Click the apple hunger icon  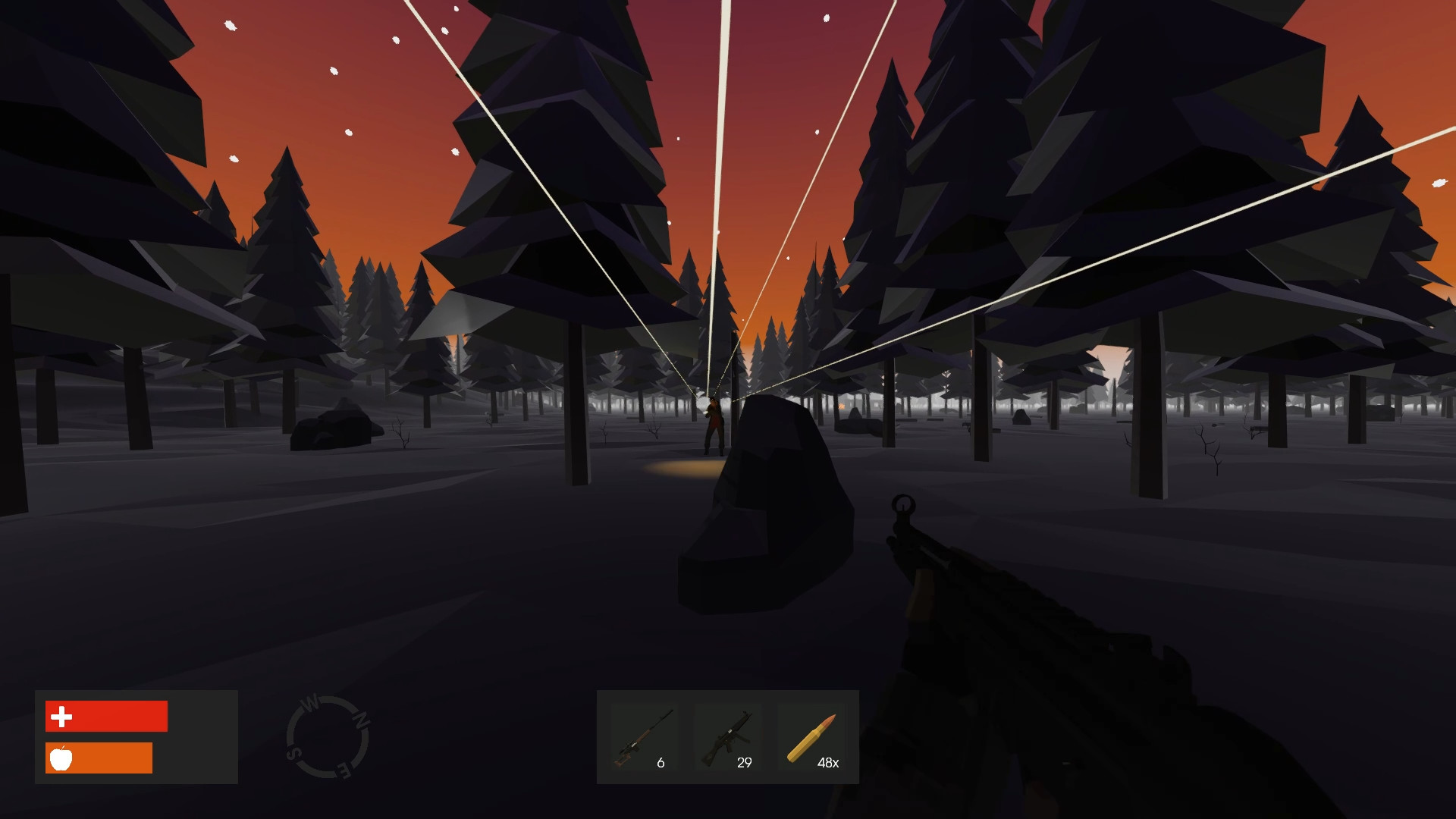(61, 758)
